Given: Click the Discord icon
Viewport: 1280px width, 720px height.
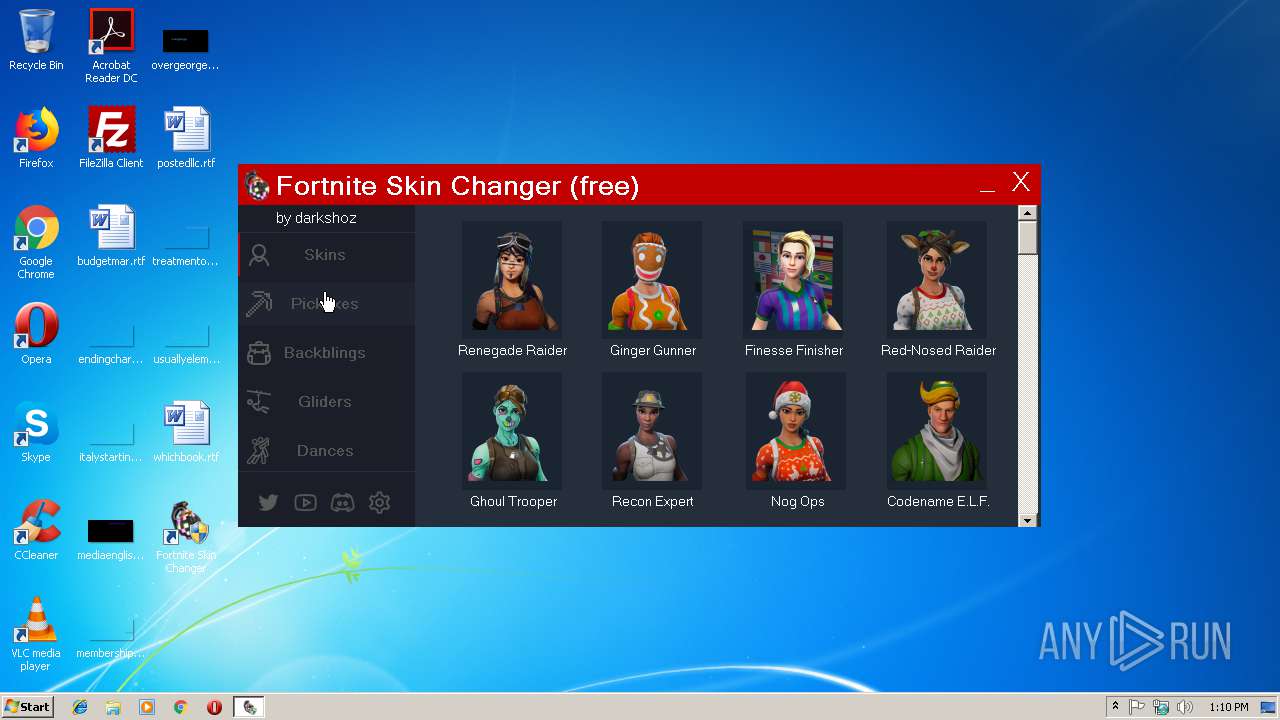Looking at the screenshot, I should tap(342, 503).
